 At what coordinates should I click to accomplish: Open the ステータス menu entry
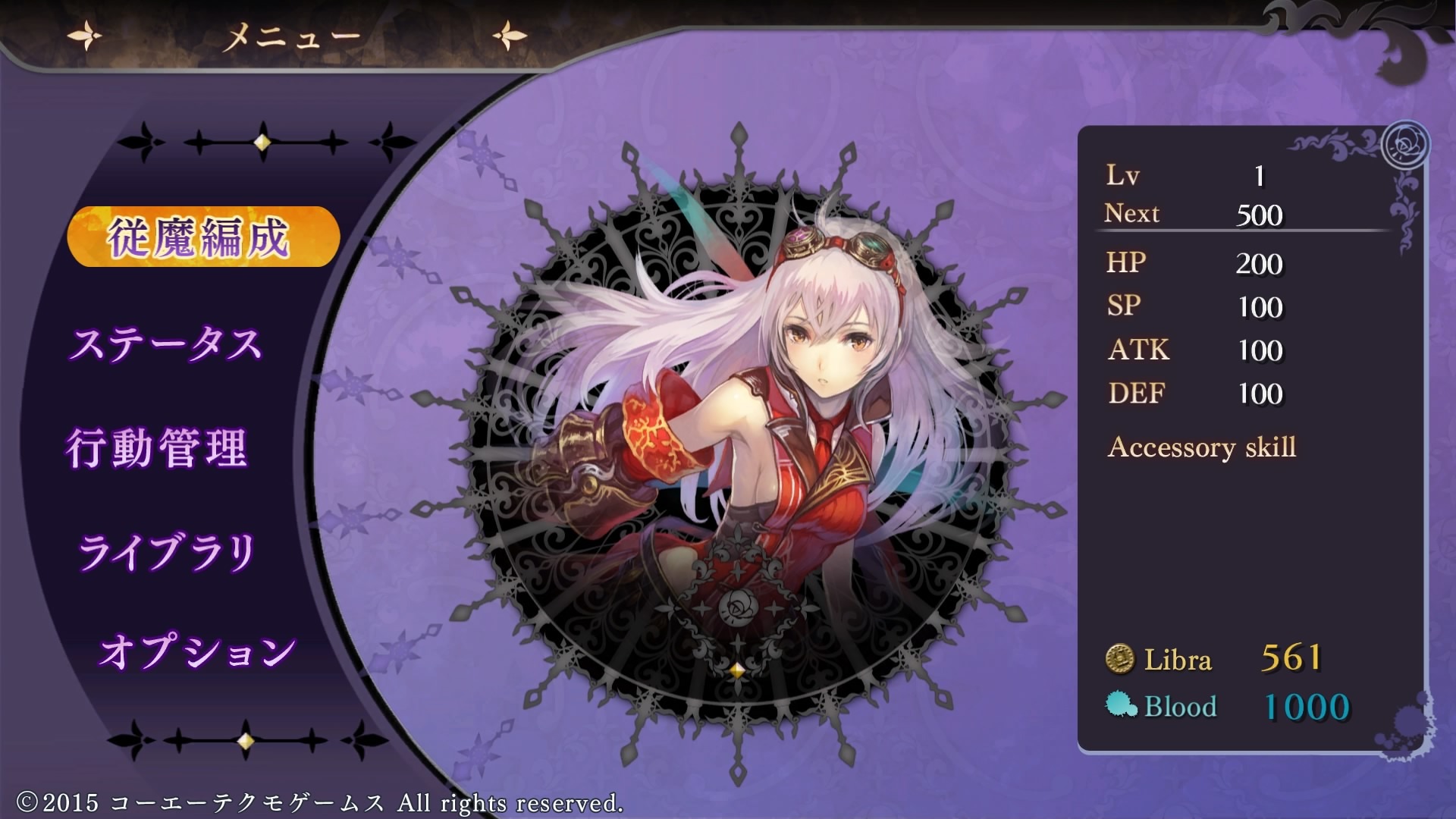pyautogui.click(x=168, y=343)
